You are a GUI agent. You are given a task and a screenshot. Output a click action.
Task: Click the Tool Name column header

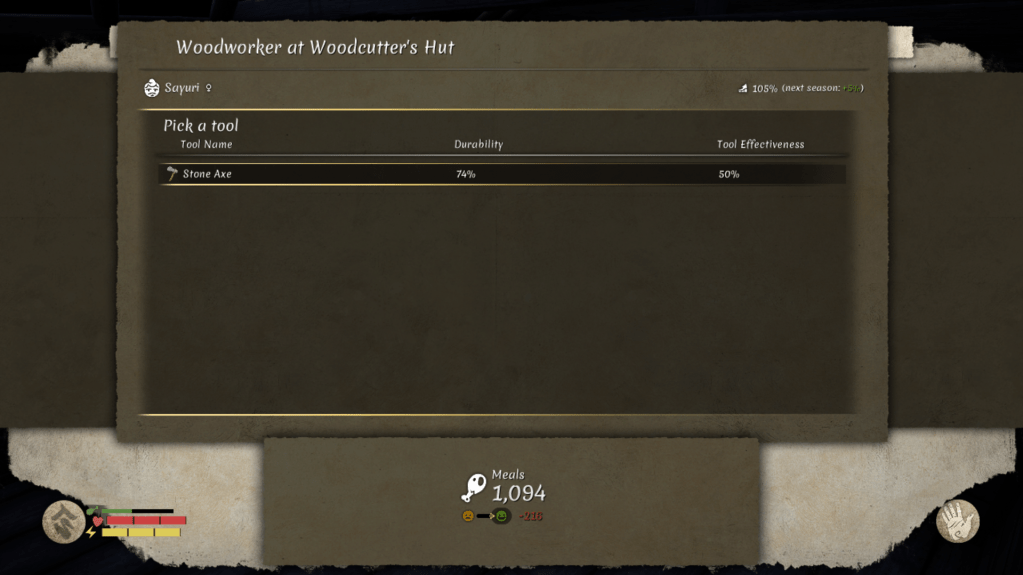206,145
